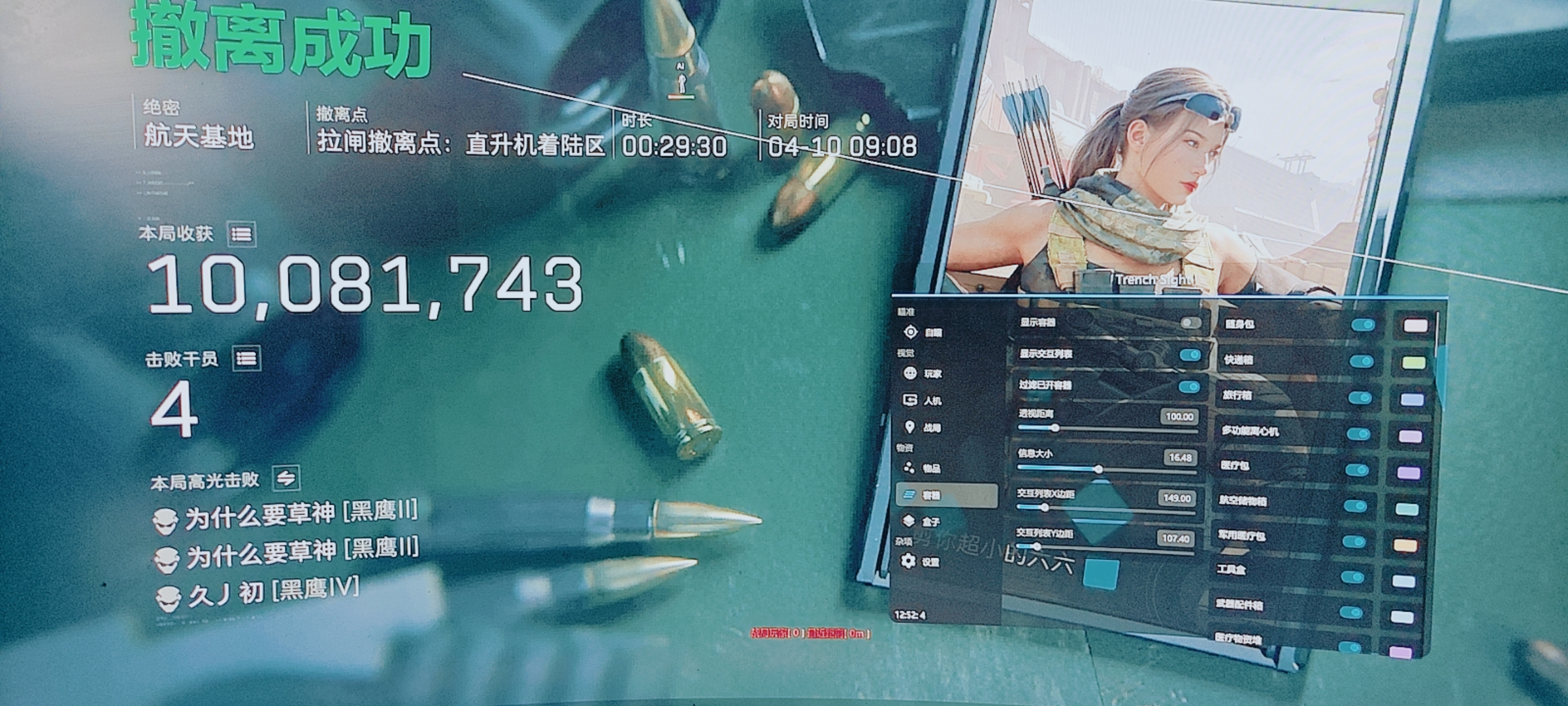Open the 玩家 player ESP panel icon

coord(911,373)
